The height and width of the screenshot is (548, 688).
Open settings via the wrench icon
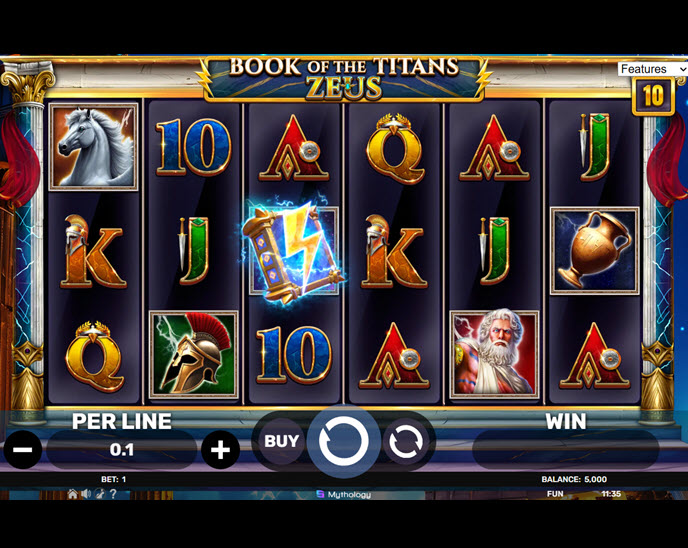pos(100,494)
